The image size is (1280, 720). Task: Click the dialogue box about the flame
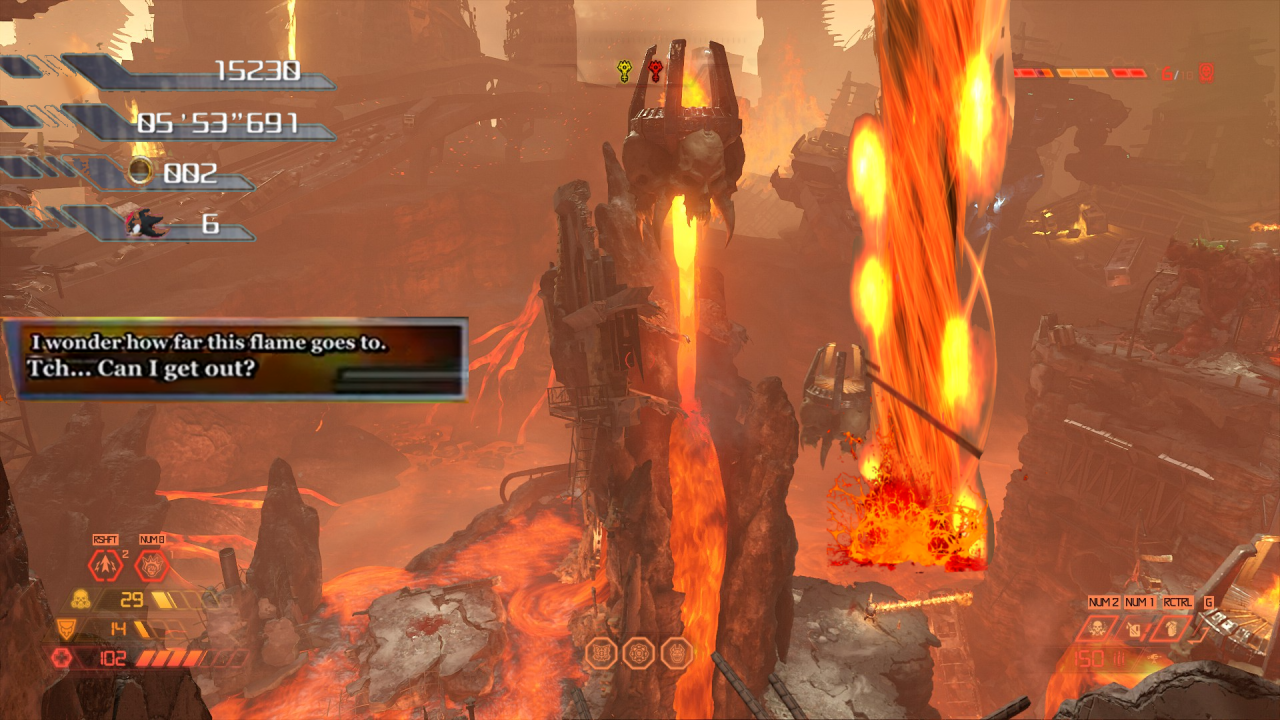coord(235,359)
